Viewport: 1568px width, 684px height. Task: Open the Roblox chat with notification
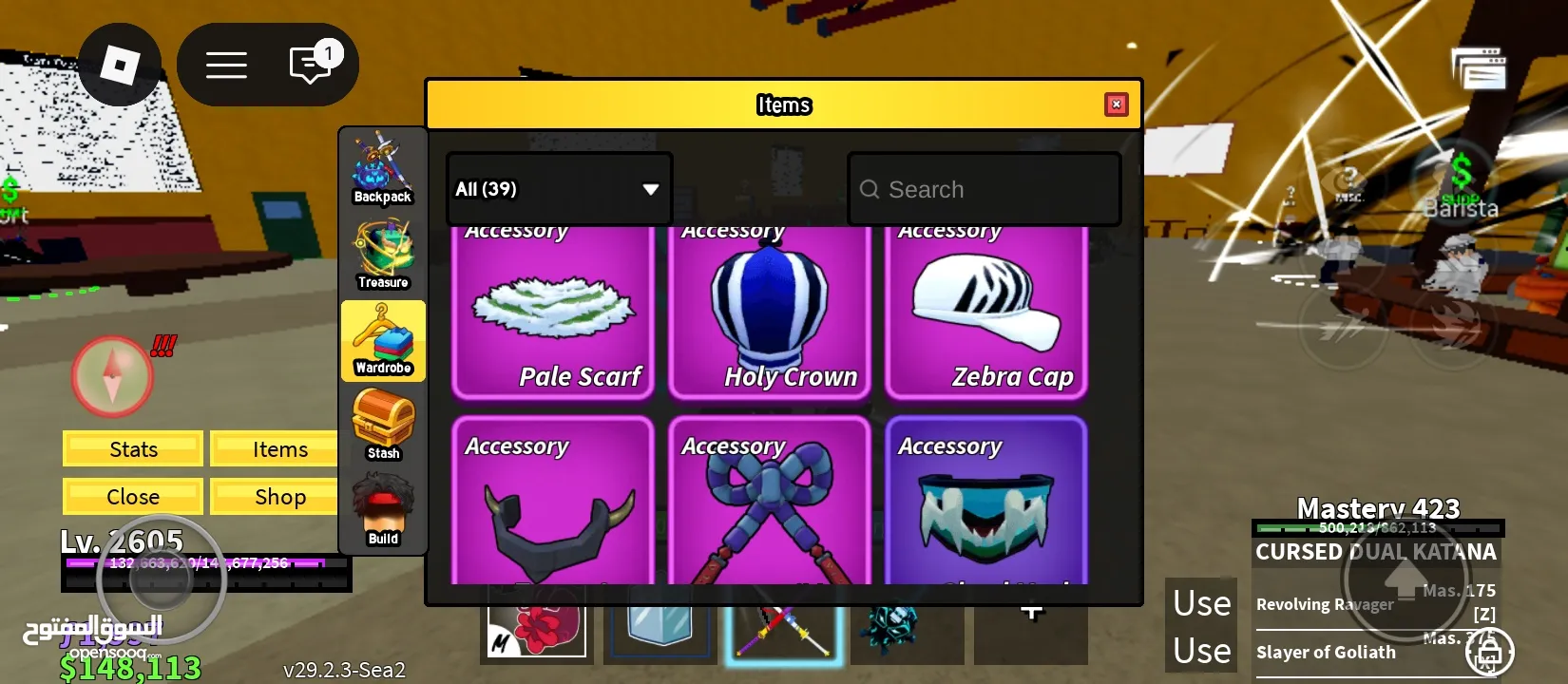[311, 65]
